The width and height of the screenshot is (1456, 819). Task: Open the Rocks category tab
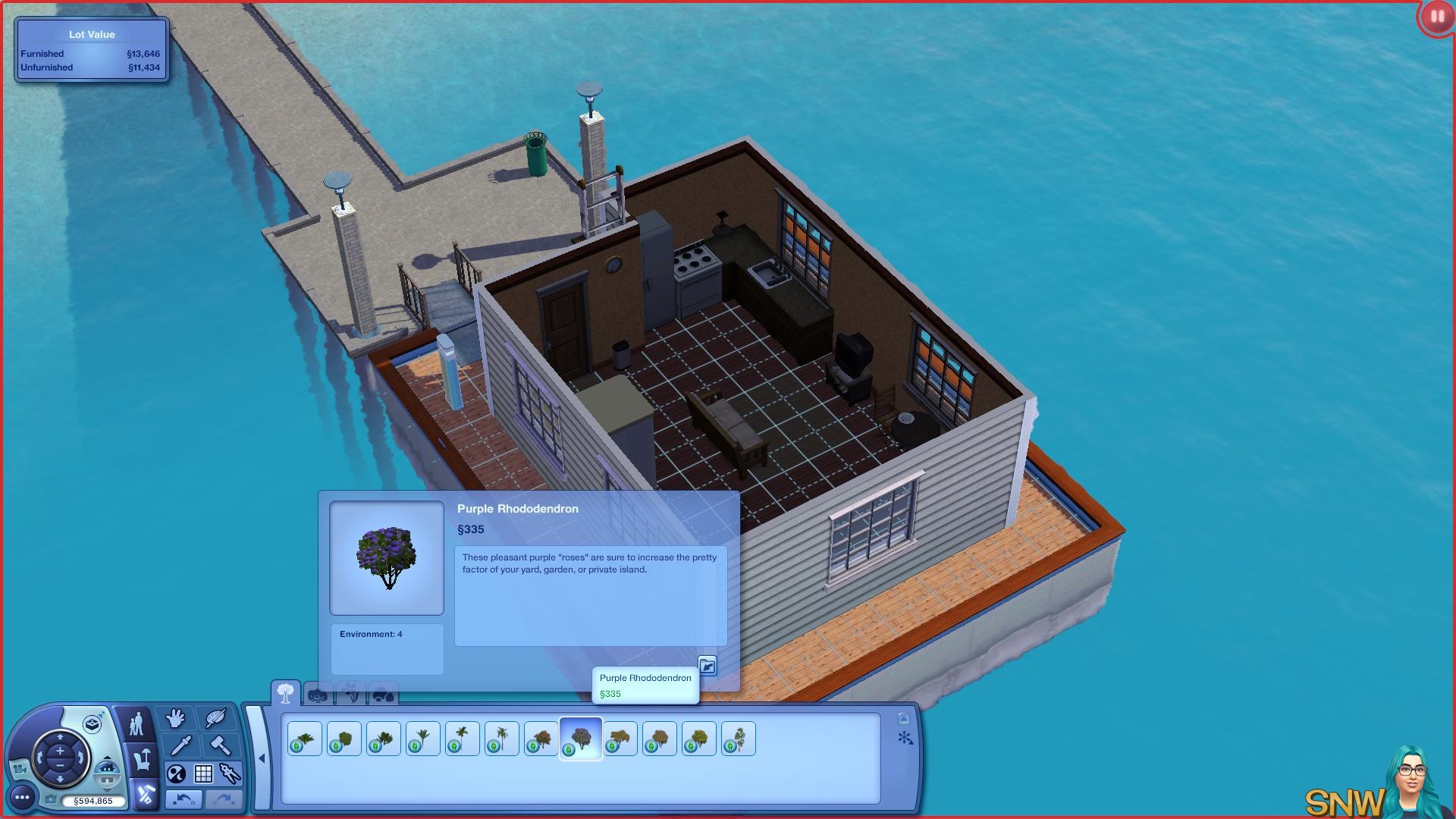pos(384,694)
